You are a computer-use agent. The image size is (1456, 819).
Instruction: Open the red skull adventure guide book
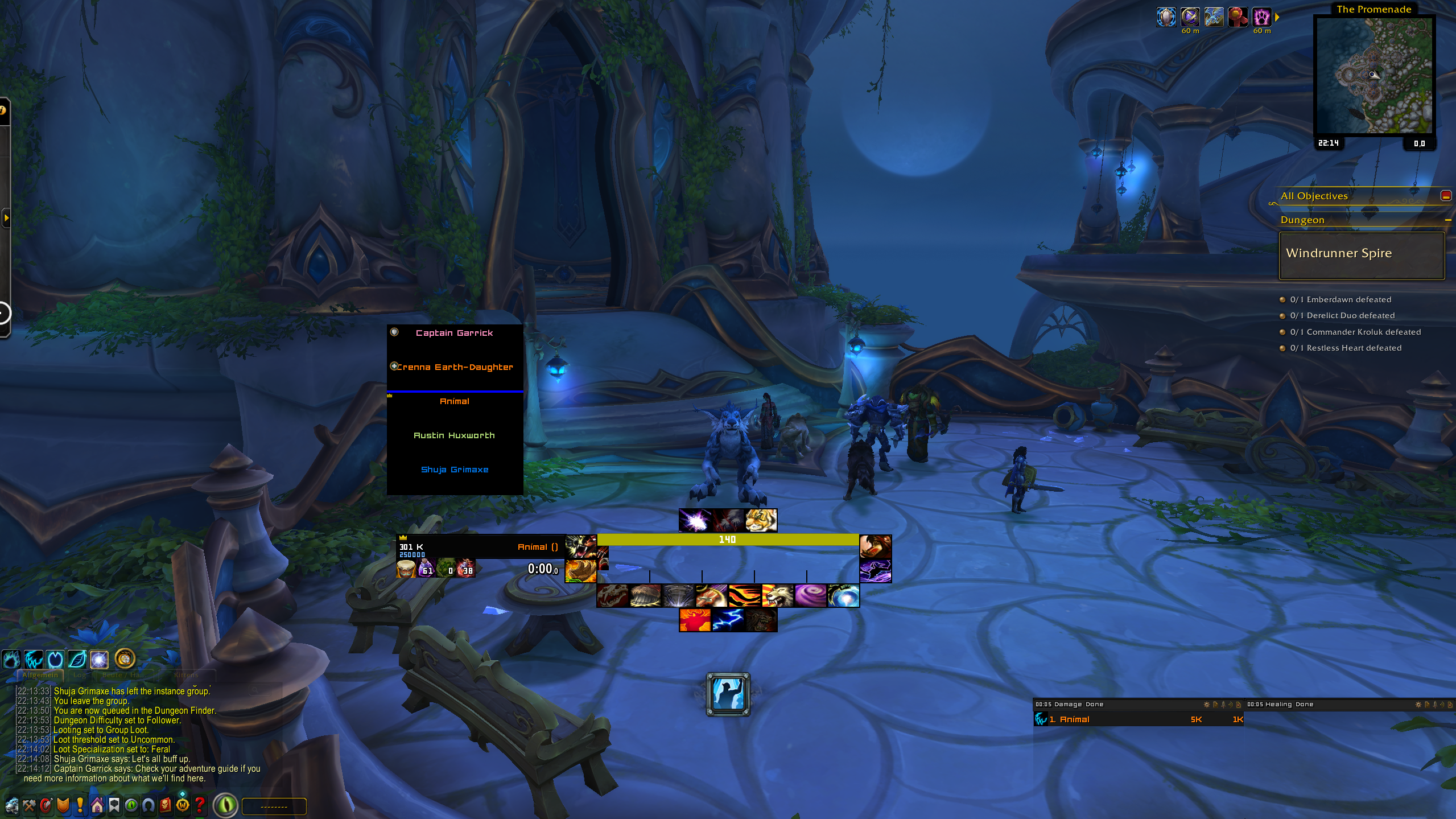coord(166,805)
